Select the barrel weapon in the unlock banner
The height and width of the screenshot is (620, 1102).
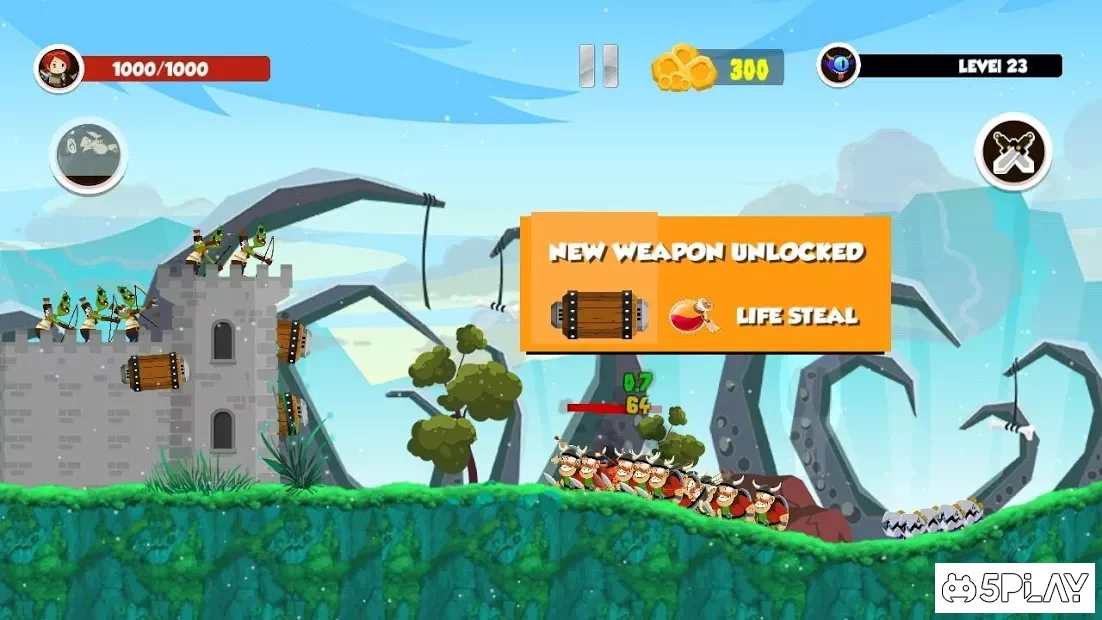coord(597,314)
